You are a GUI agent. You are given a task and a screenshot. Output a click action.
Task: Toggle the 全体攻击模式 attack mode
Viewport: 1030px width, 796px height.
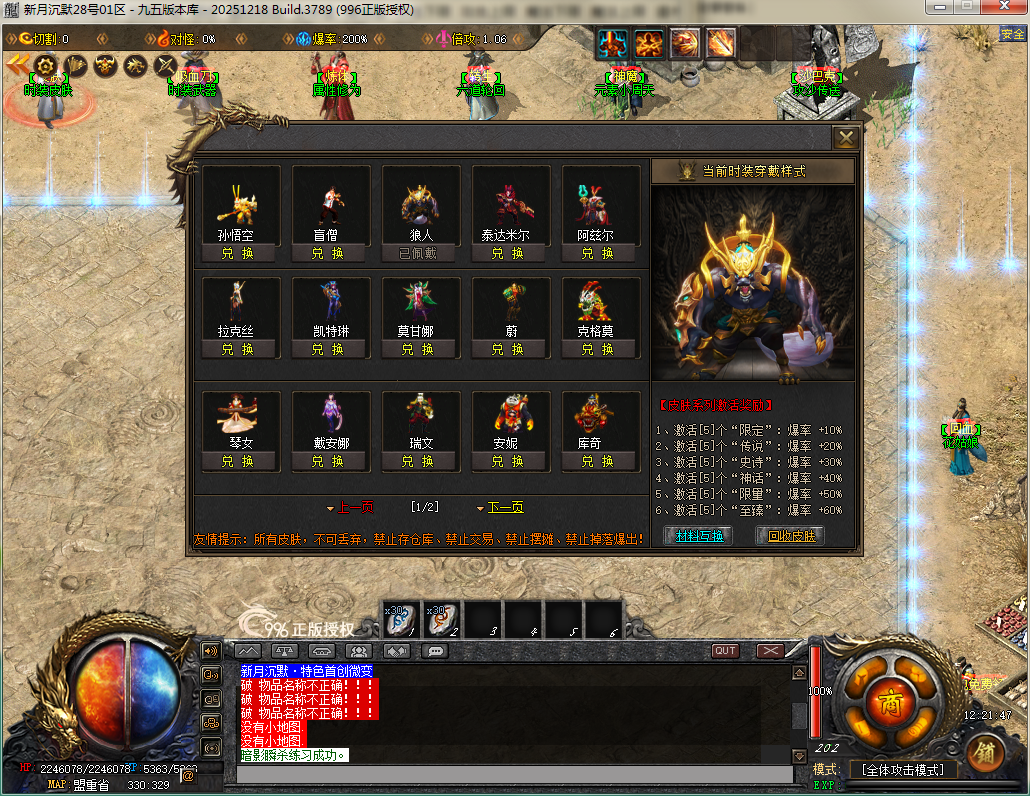point(903,770)
